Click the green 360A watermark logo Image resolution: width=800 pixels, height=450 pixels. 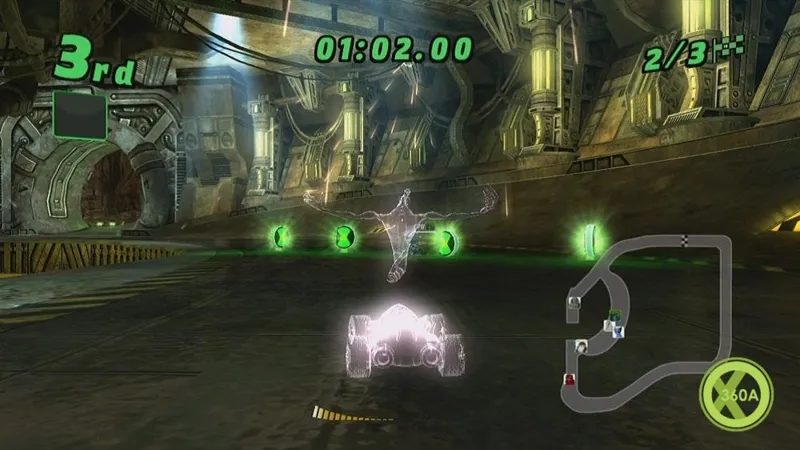coord(737,393)
